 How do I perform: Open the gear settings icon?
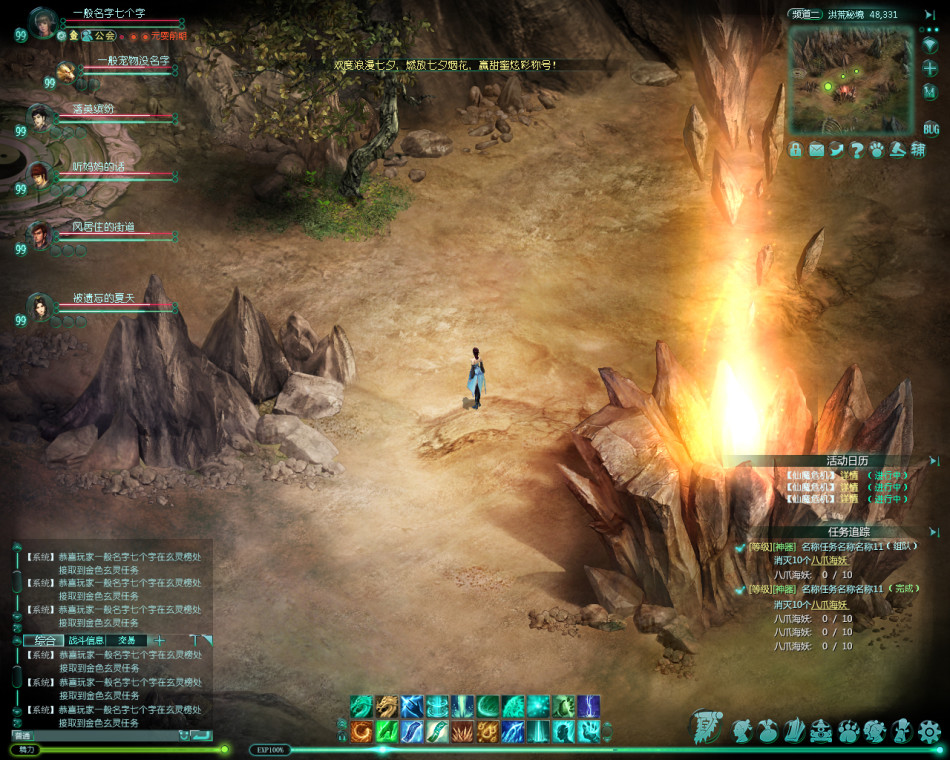click(x=929, y=730)
